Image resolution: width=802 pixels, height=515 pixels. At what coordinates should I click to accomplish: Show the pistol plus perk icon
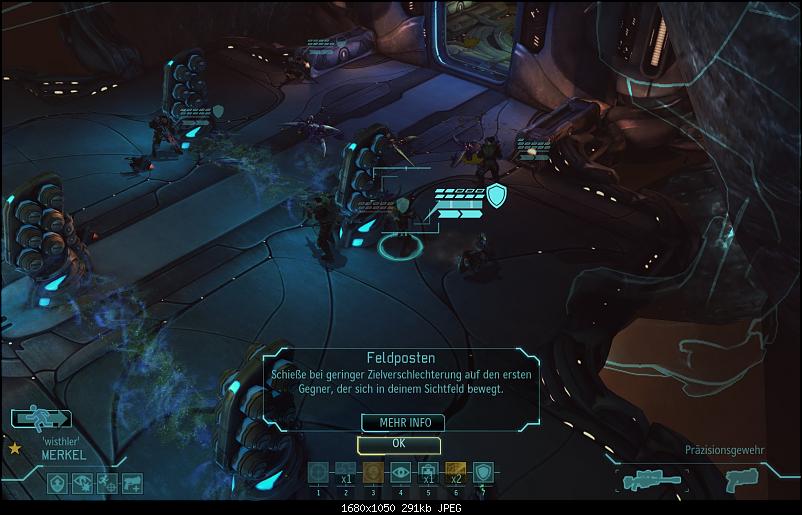(x=131, y=483)
